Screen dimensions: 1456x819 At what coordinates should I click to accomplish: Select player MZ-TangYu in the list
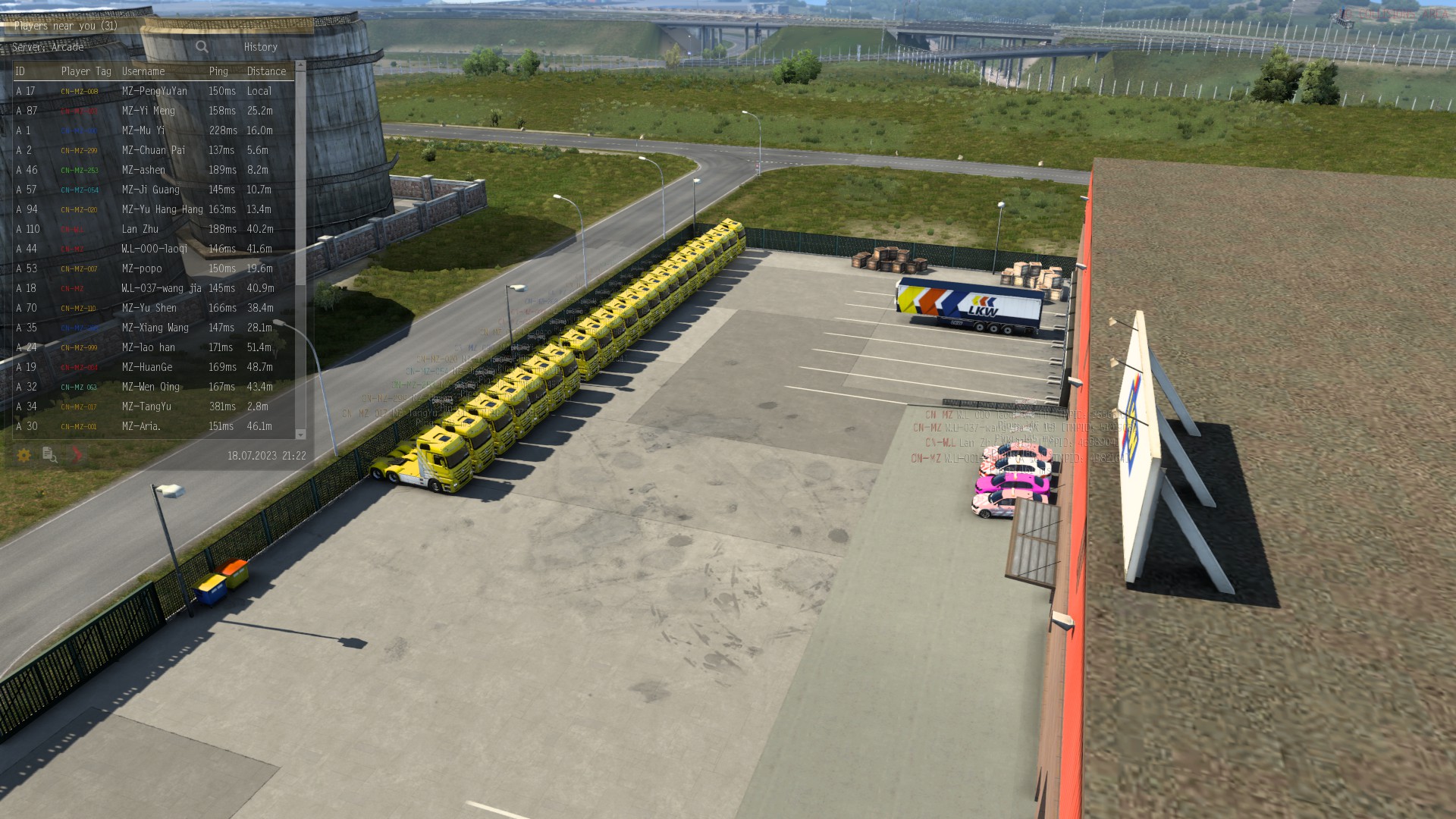click(x=146, y=406)
